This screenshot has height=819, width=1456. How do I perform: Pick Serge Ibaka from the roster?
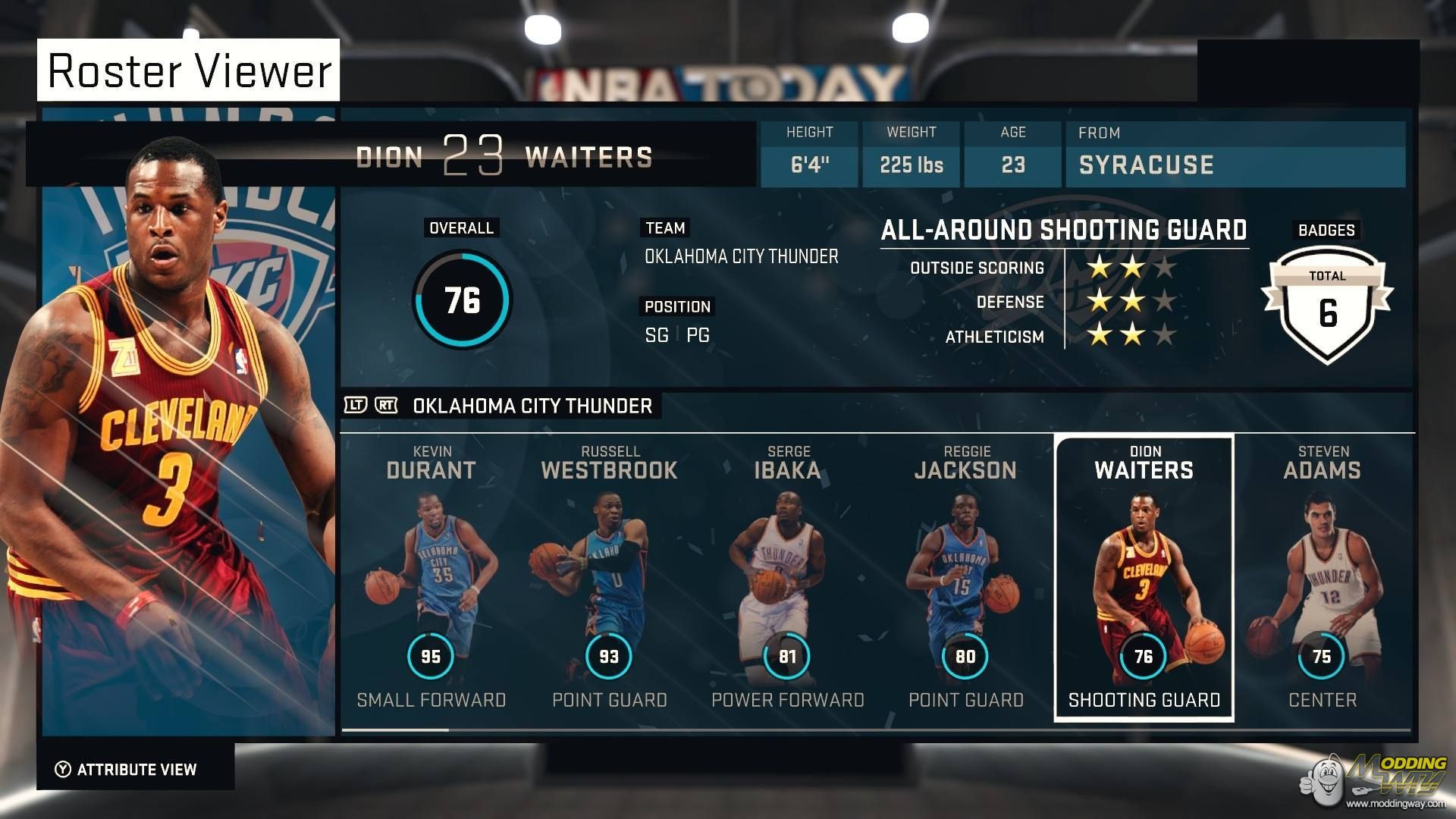787,578
